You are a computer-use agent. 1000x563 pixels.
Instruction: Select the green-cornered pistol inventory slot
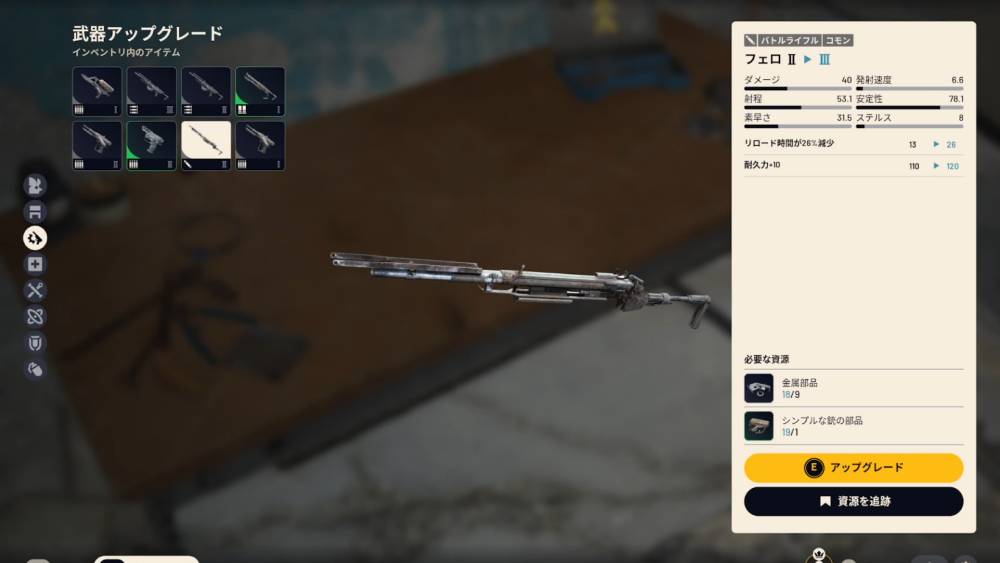point(152,146)
